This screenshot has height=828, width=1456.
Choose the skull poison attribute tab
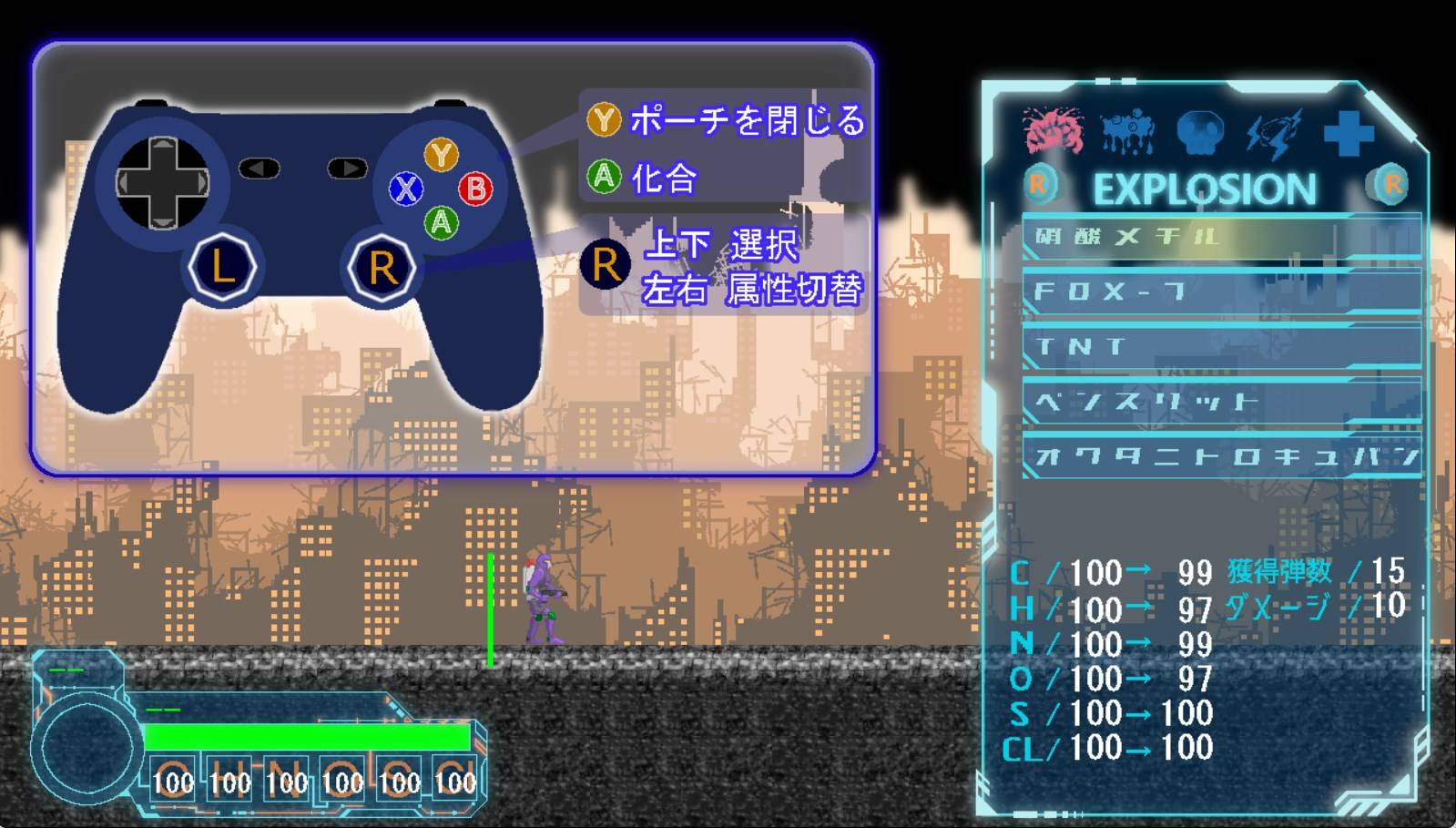(1200, 133)
